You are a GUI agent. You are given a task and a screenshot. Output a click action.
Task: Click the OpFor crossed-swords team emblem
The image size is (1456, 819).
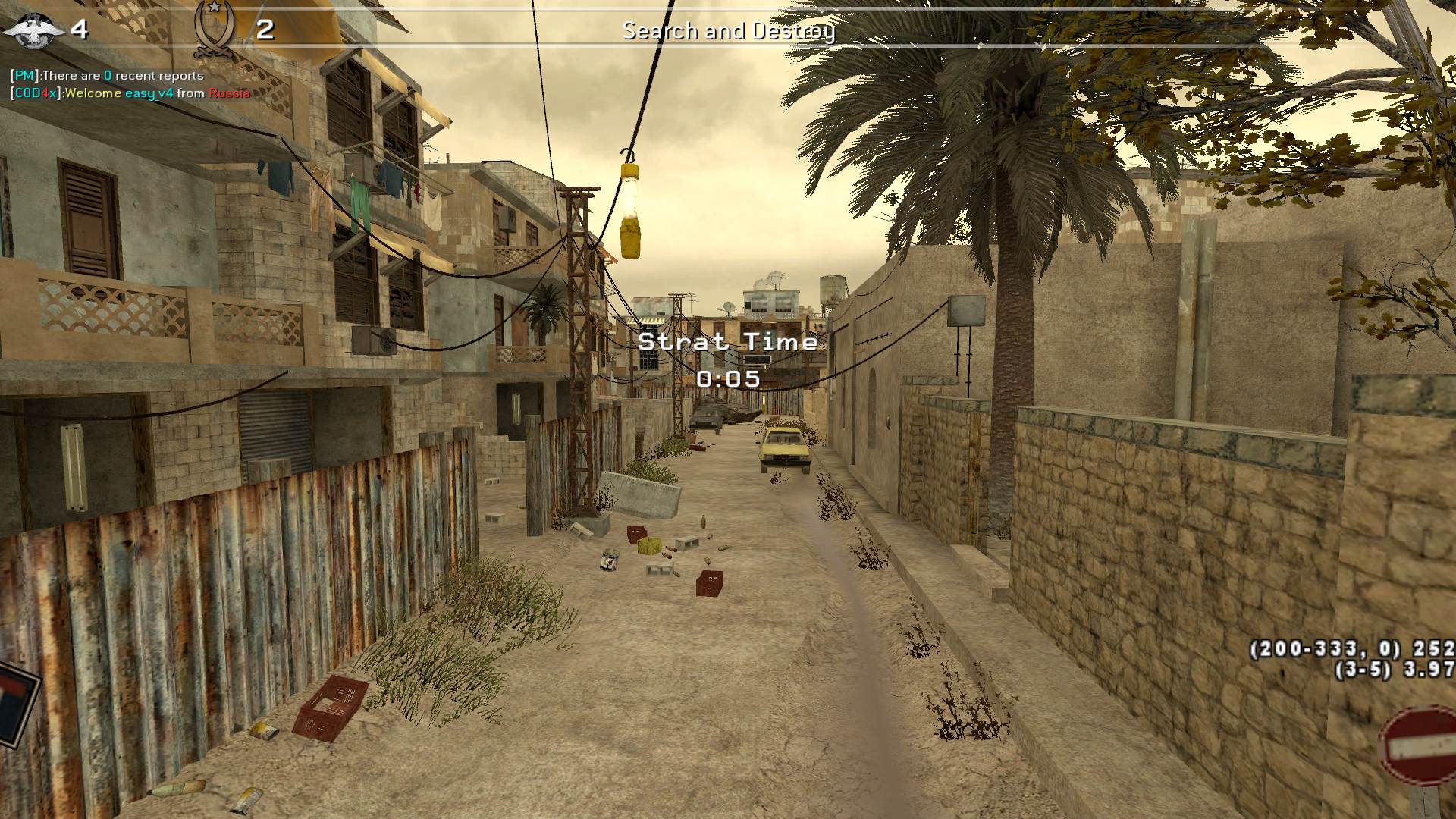(x=213, y=30)
